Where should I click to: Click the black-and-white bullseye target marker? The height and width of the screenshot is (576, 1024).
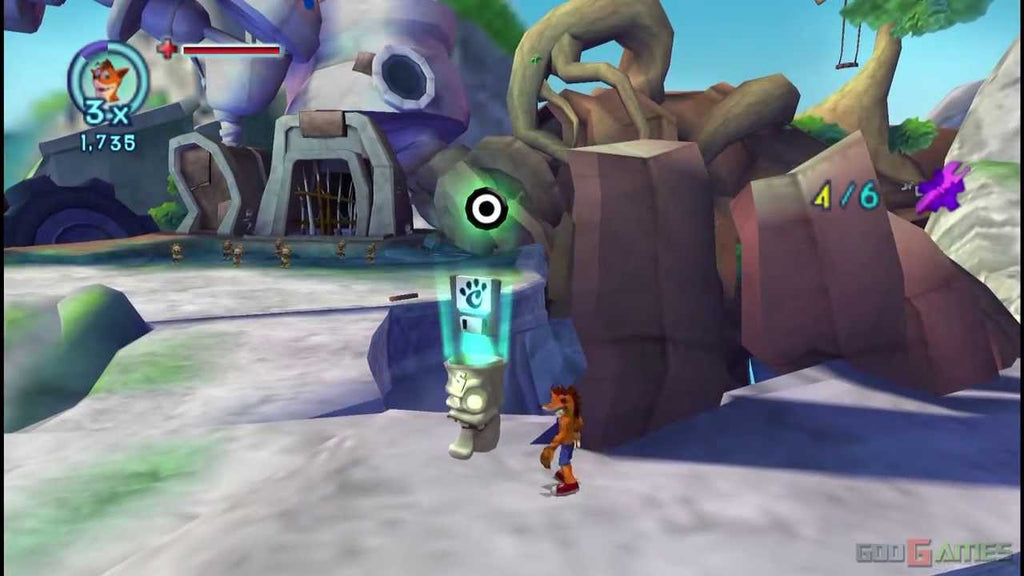[486, 208]
